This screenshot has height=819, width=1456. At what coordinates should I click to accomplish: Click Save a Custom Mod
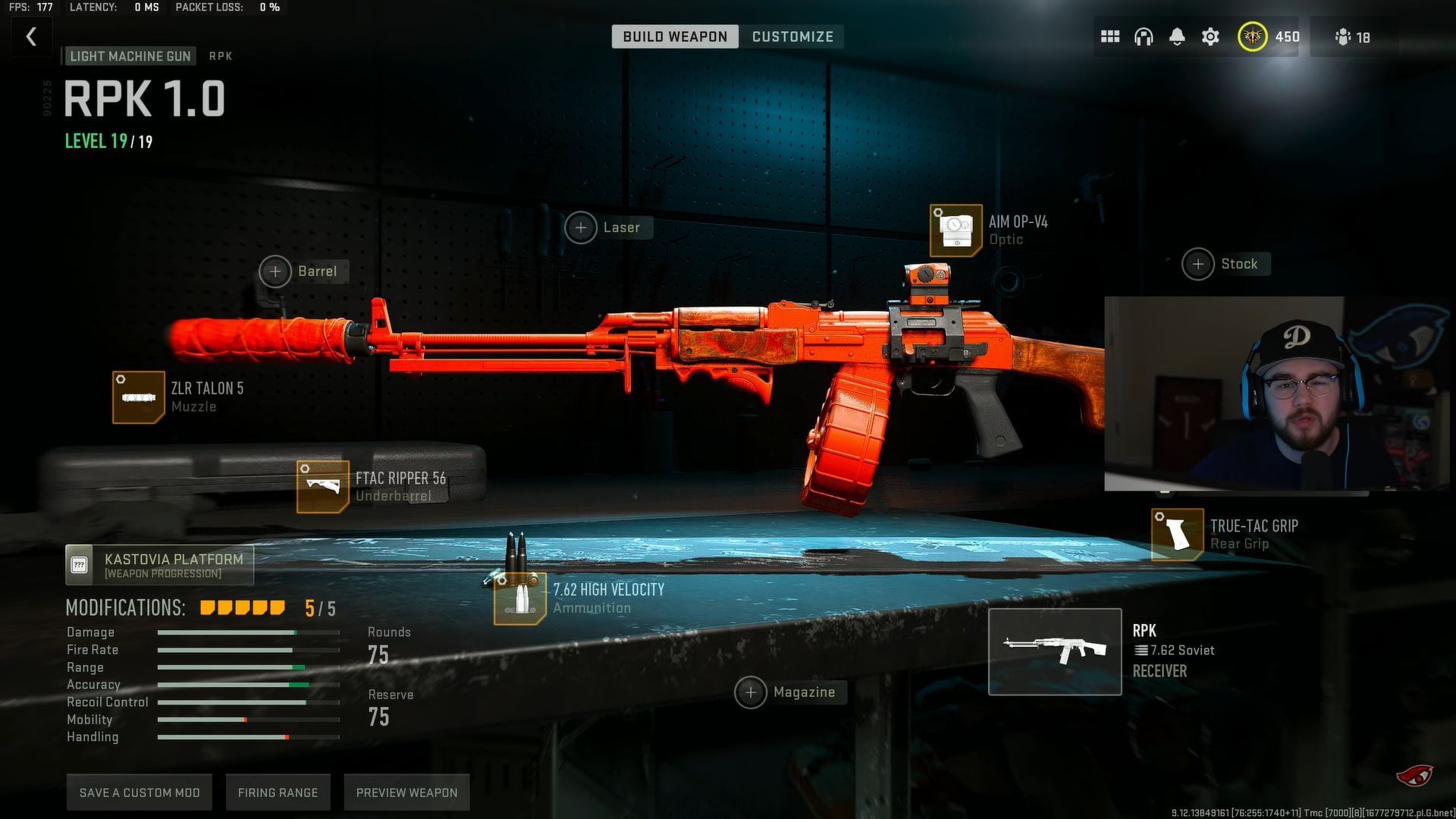[140, 792]
